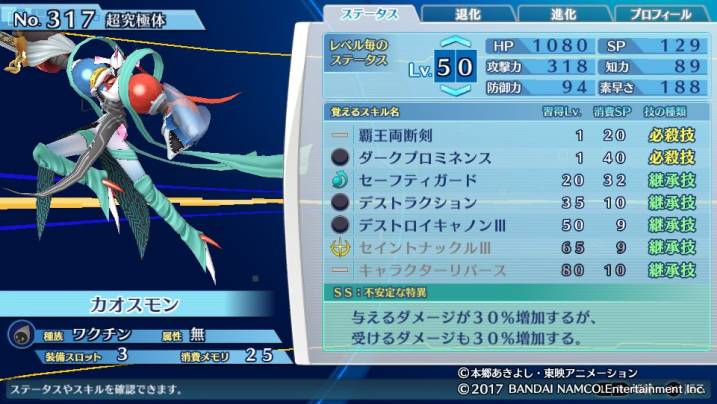Switch to the ステータス tab
This screenshot has height=404, width=717.
[369, 14]
